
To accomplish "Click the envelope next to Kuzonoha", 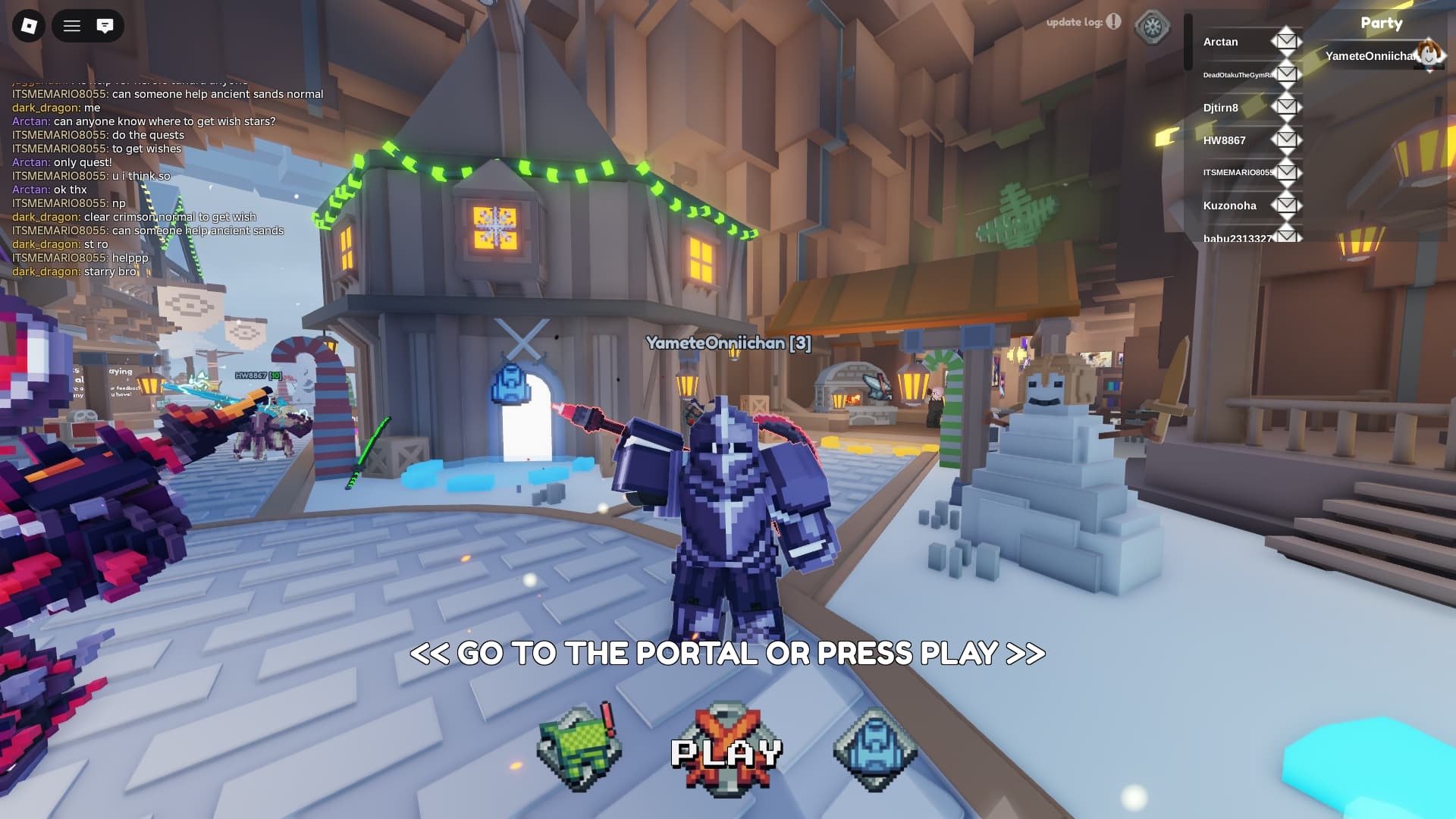I will click(x=1287, y=205).
